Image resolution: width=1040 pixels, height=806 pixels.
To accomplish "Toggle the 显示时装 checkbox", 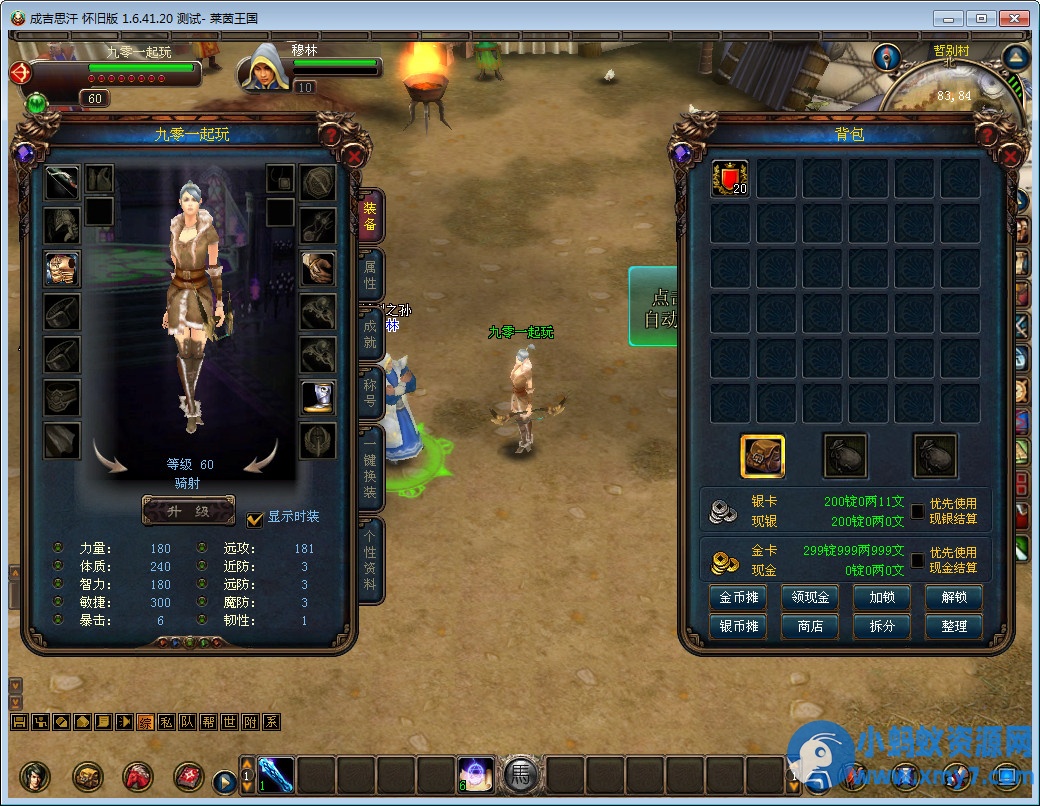I will click(255, 518).
